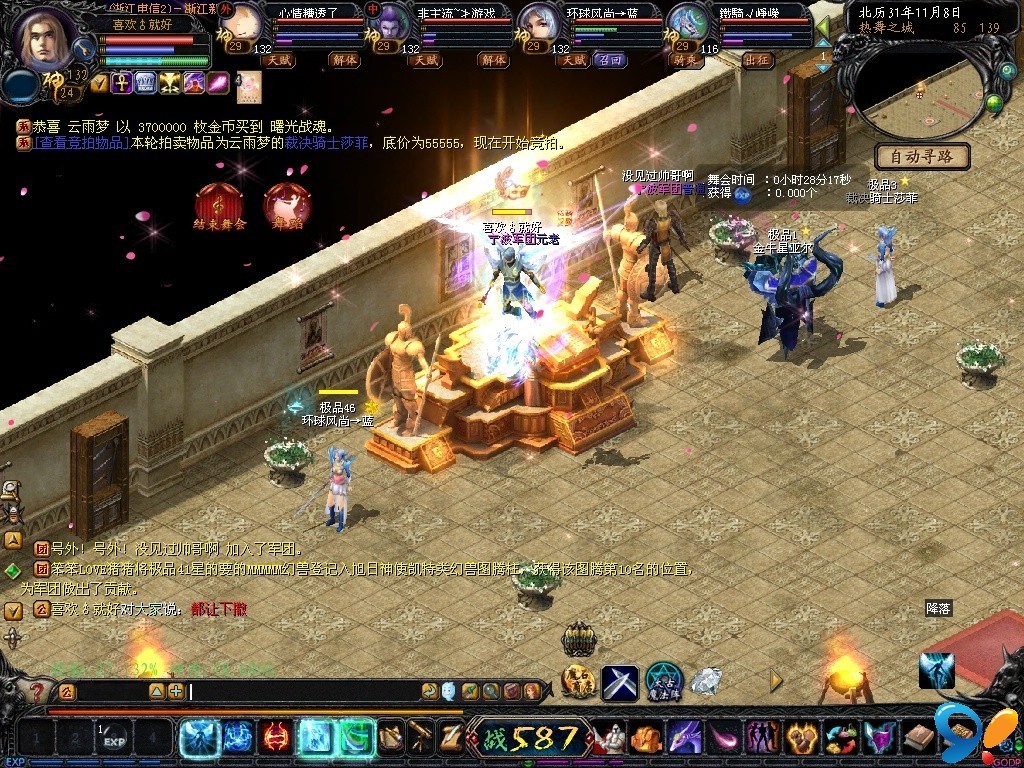The height and width of the screenshot is (768, 1024).
Task: Open the brown book icon in bottom bar
Action: [x=918, y=739]
